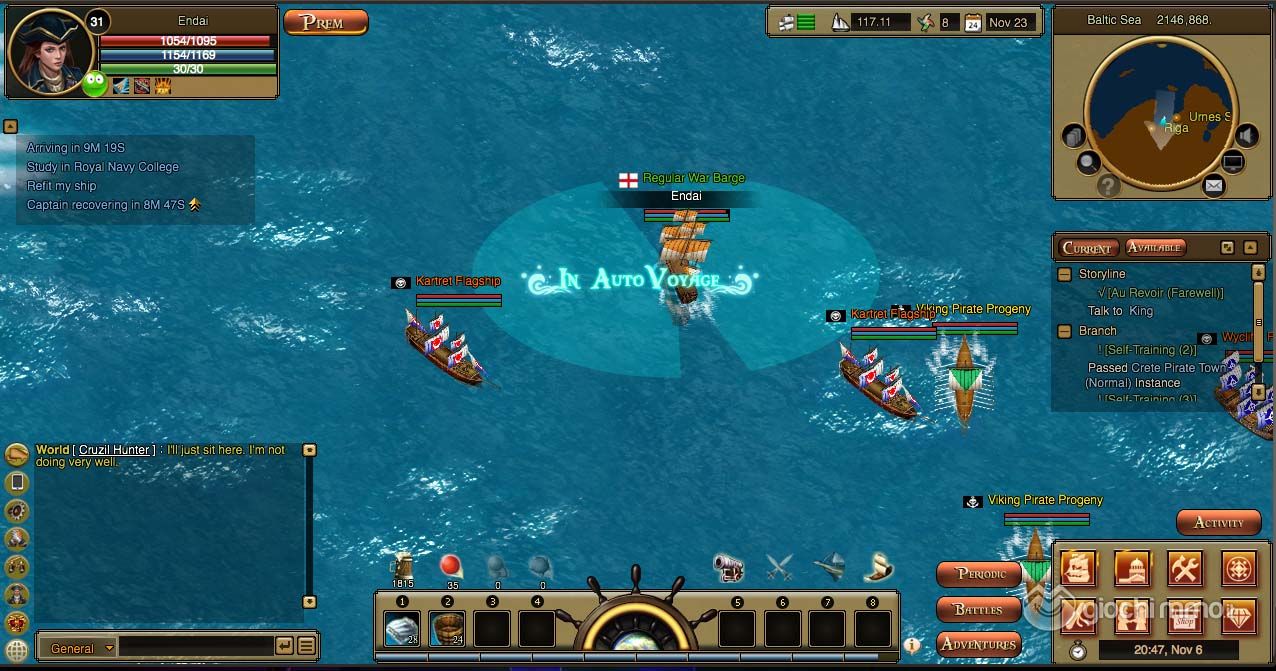Click the magnifying glass search icon
Image resolution: width=1276 pixels, height=671 pixels.
[1088, 162]
